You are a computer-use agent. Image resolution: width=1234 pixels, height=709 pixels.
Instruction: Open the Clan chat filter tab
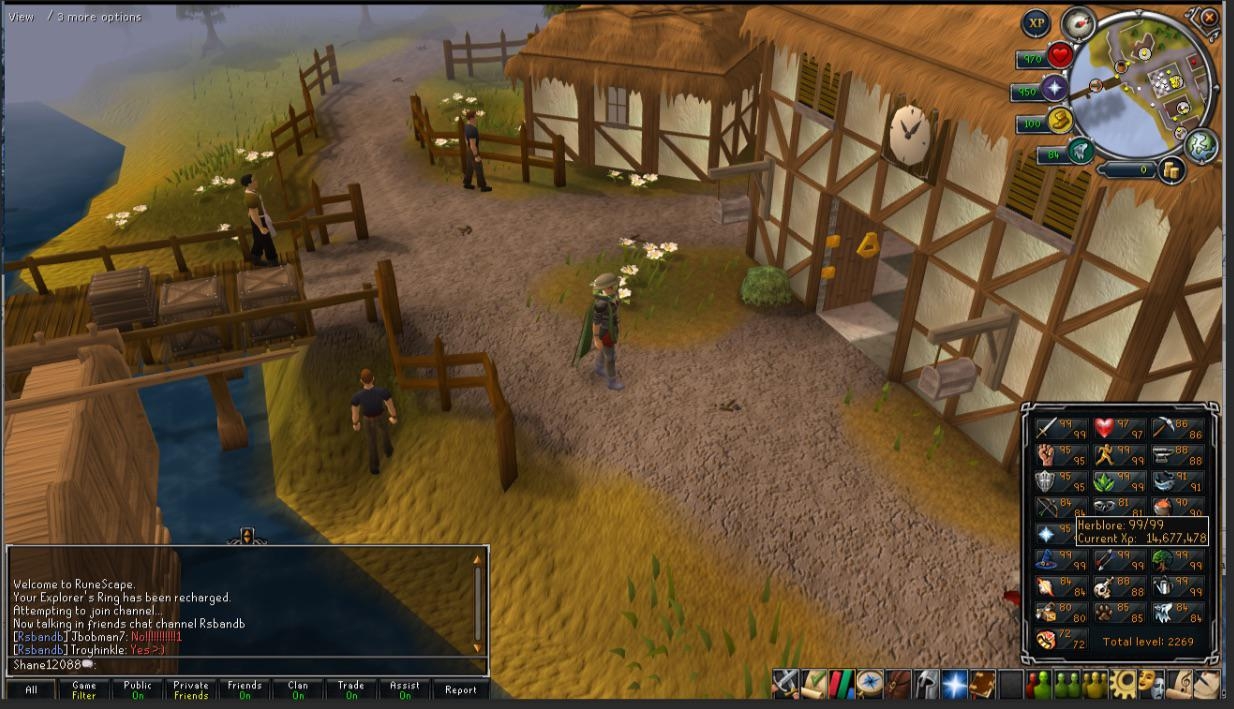(x=298, y=690)
